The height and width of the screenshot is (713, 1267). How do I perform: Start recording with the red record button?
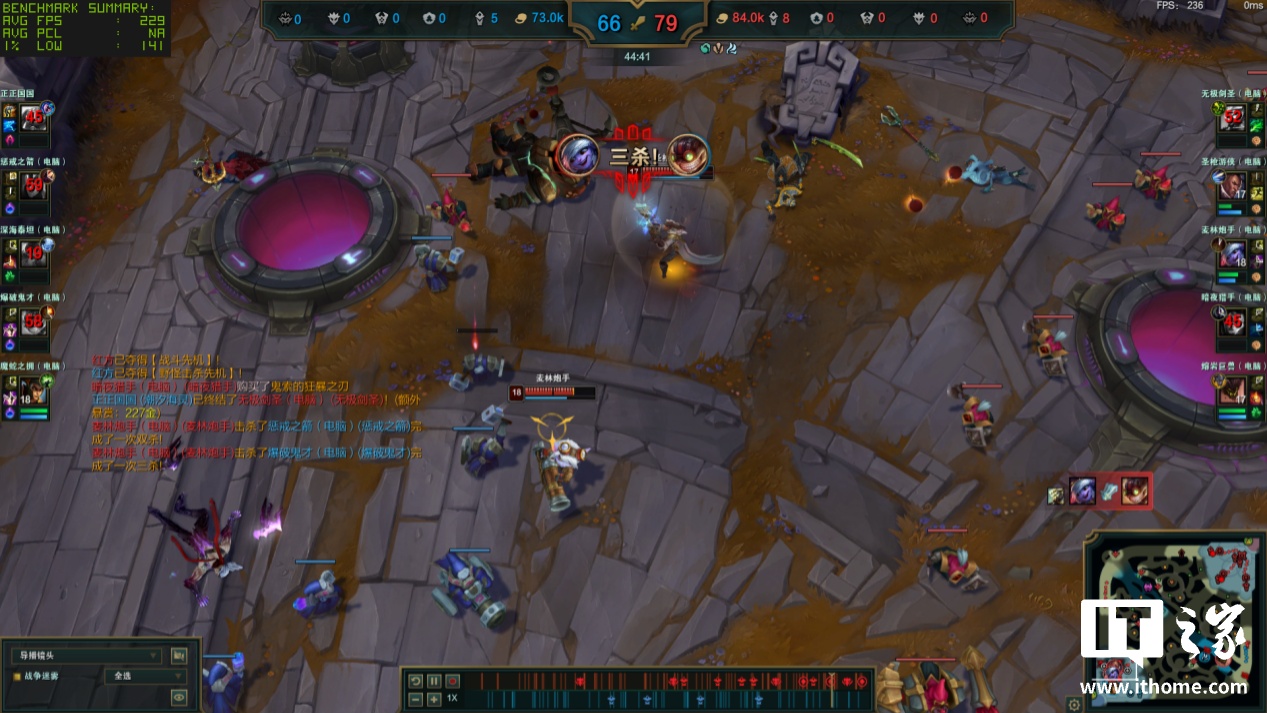pyautogui.click(x=452, y=681)
